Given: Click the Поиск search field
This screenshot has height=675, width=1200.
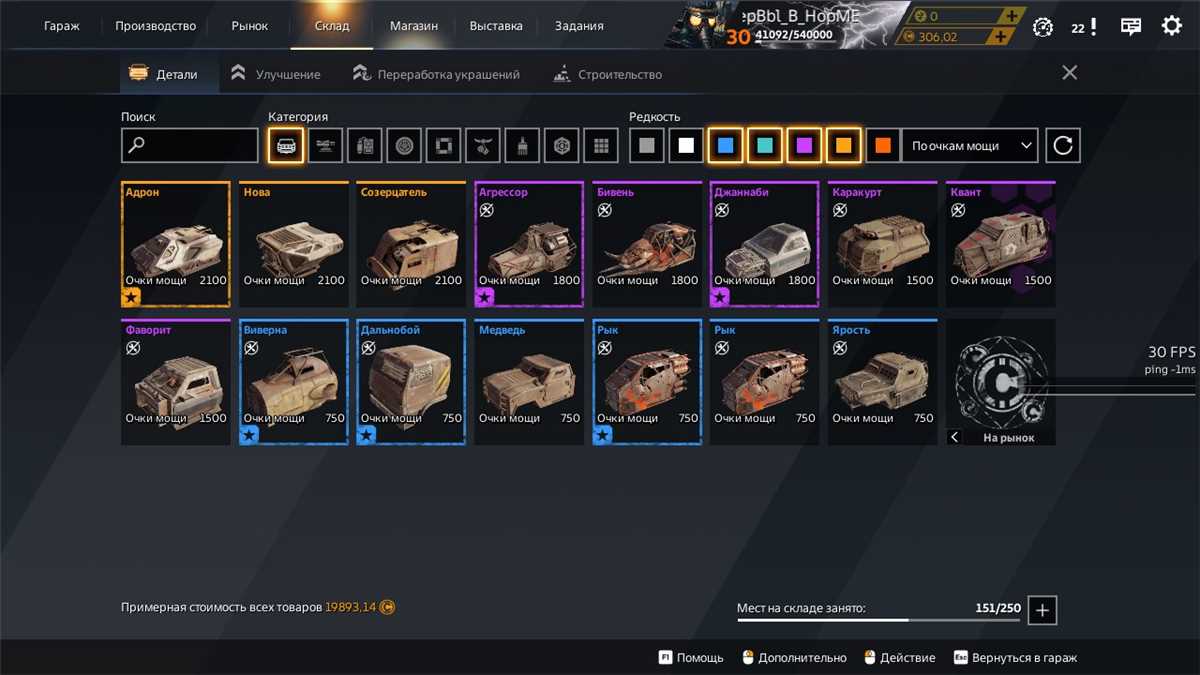Looking at the screenshot, I should [x=190, y=146].
